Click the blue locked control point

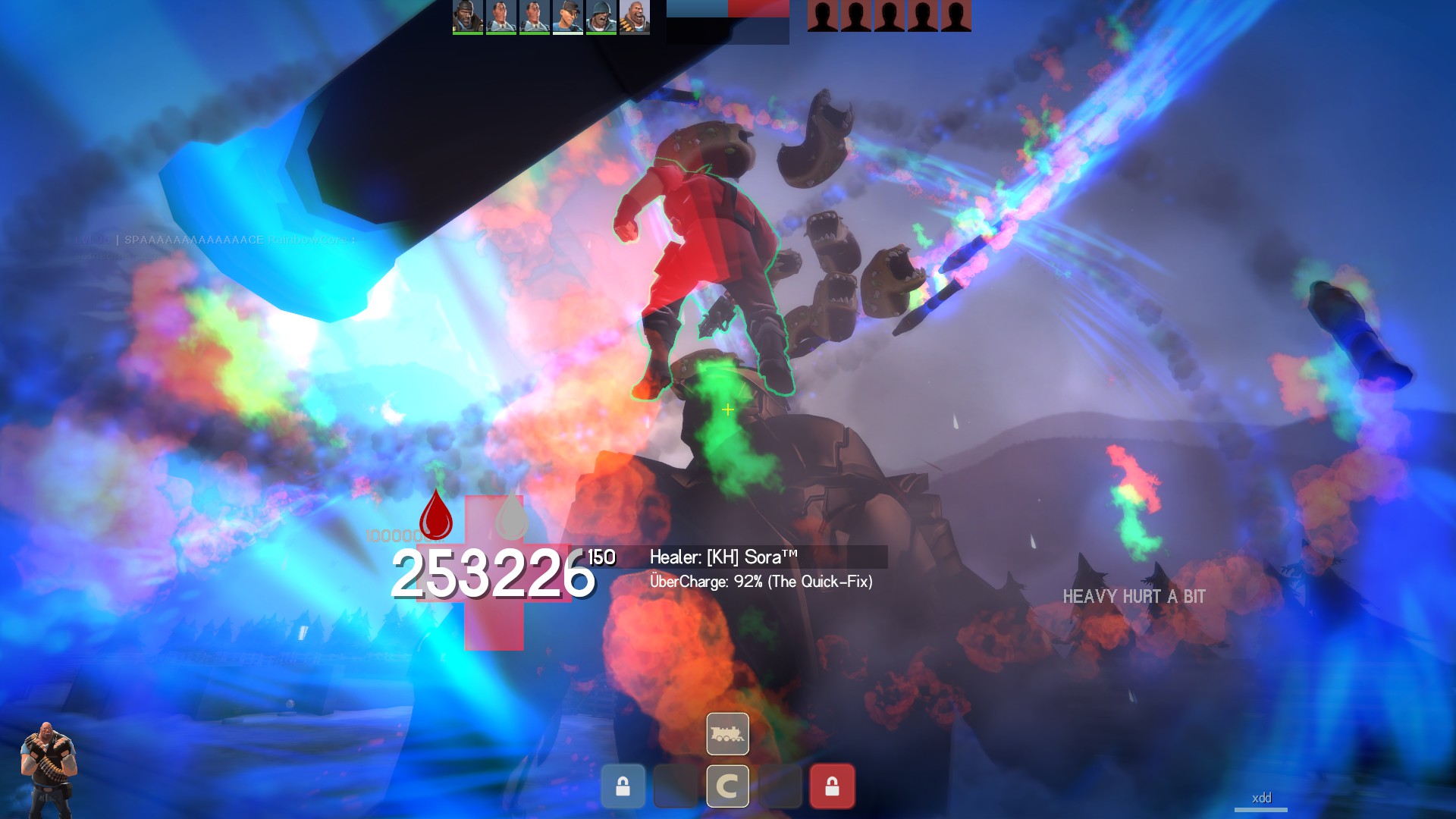[623, 786]
